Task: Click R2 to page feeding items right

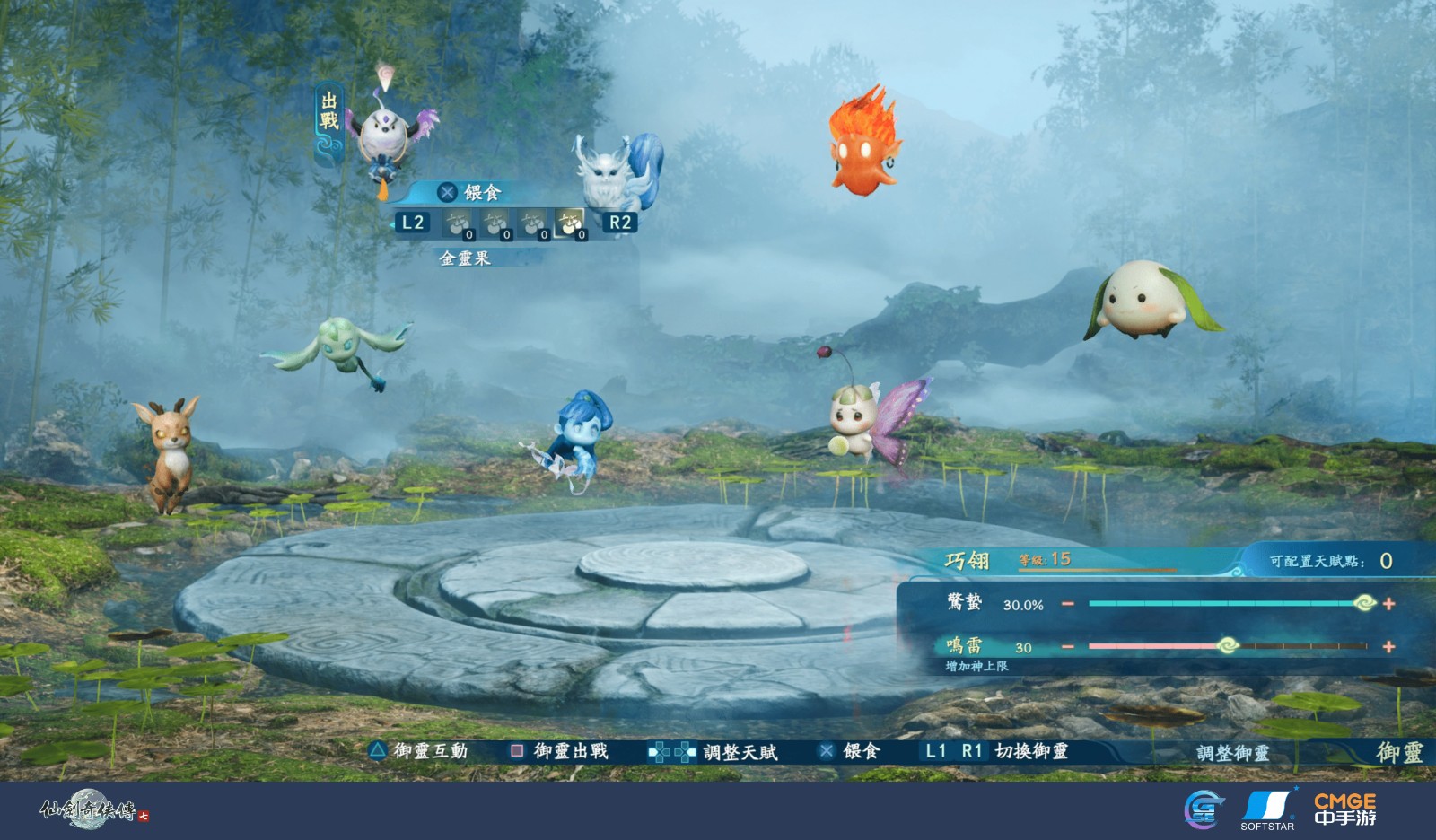Action: [618, 222]
